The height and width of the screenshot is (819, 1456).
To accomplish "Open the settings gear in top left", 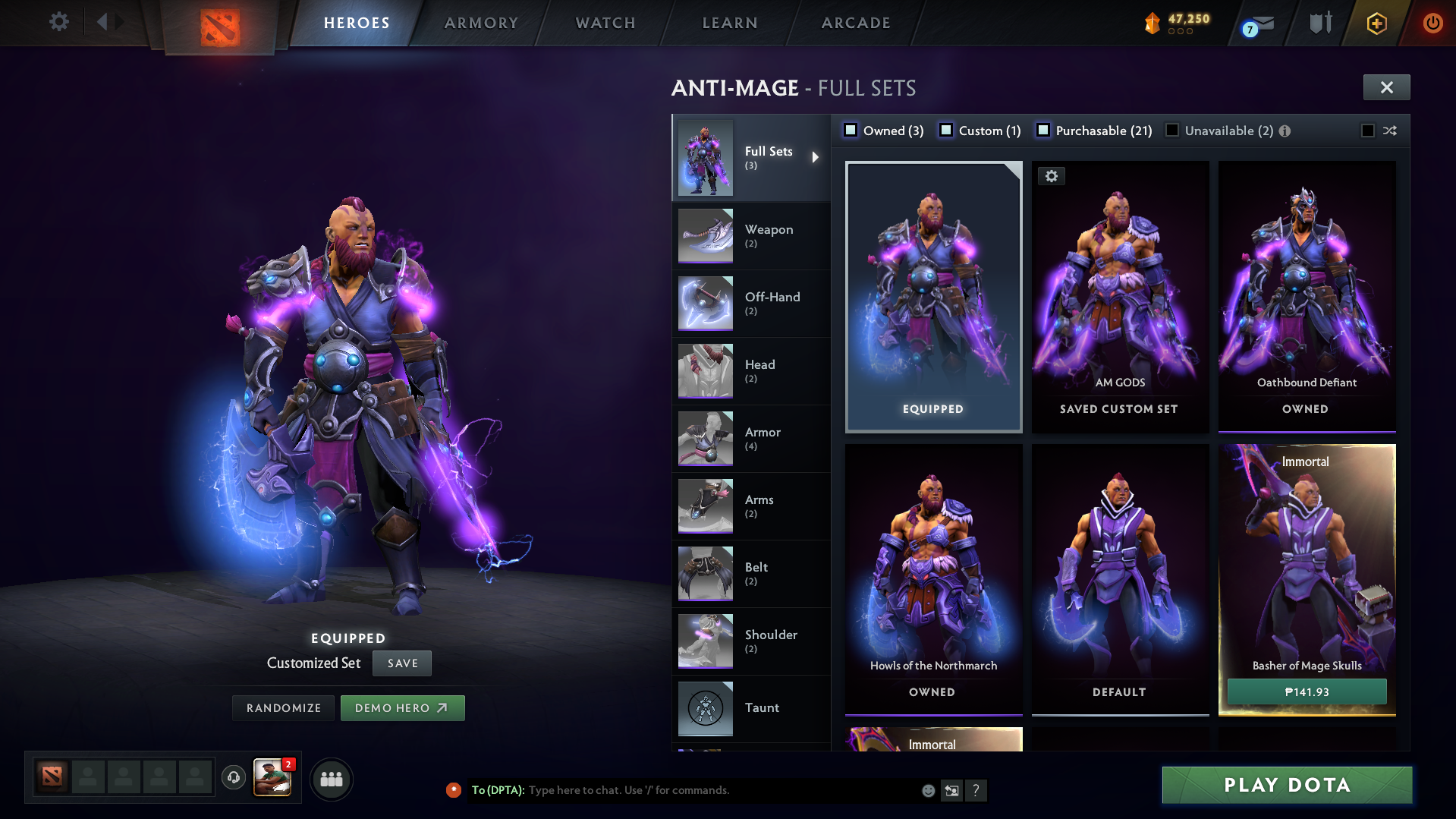I will coord(58,21).
